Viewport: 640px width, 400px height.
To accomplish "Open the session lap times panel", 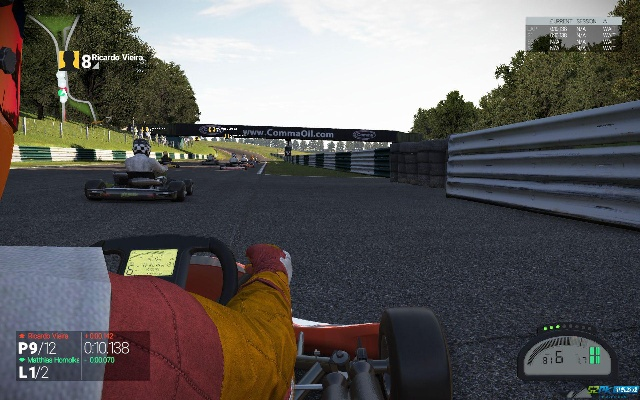I will pyautogui.click(x=572, y=34).
